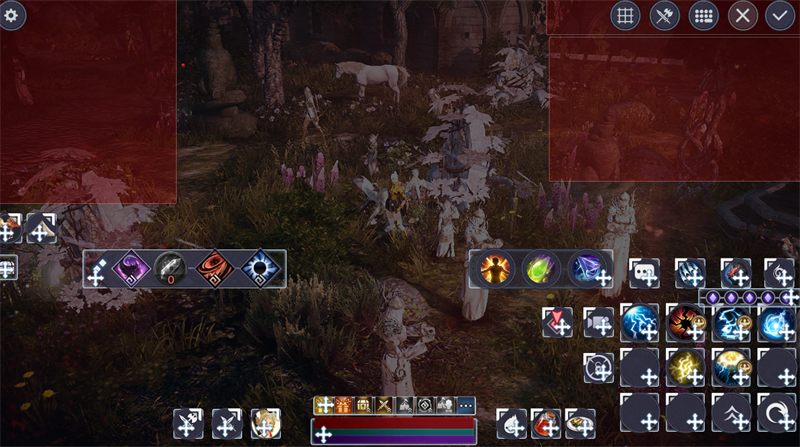Select the blue ring diamond skill
Viewport: 800px width, 447px height.
pos(260,268)
